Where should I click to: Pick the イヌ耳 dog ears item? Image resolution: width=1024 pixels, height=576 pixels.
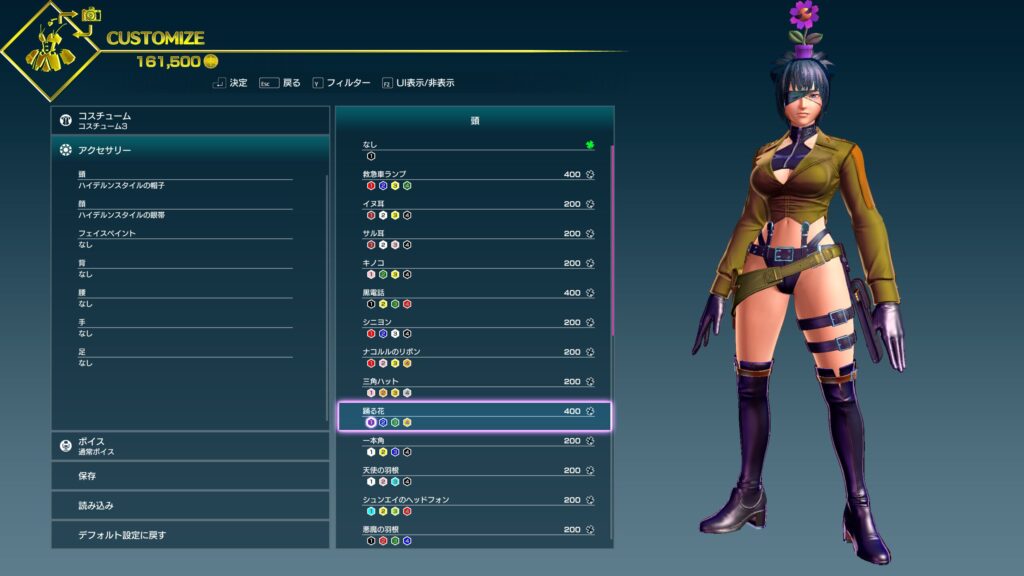point(474,209)
